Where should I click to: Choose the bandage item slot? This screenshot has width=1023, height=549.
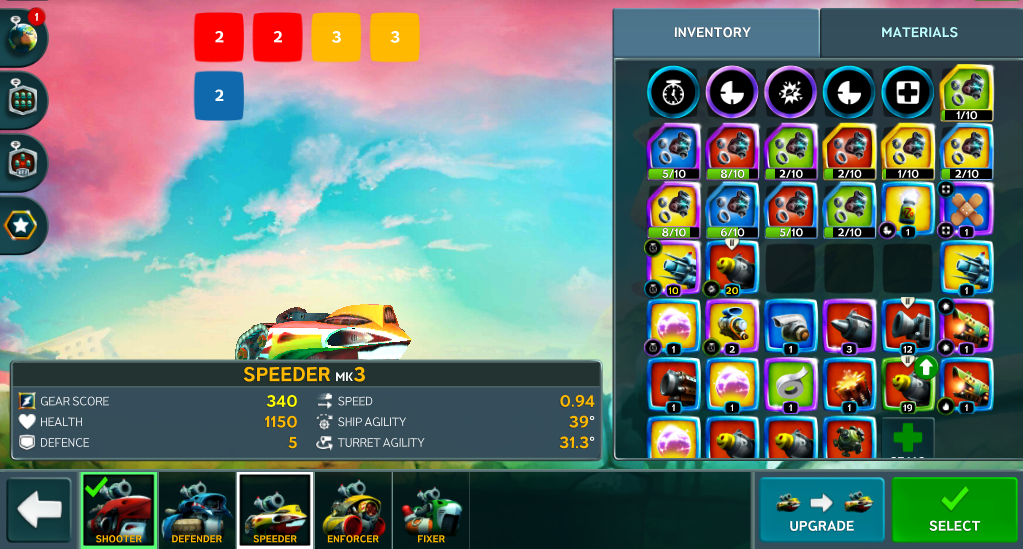pos(966,208)
